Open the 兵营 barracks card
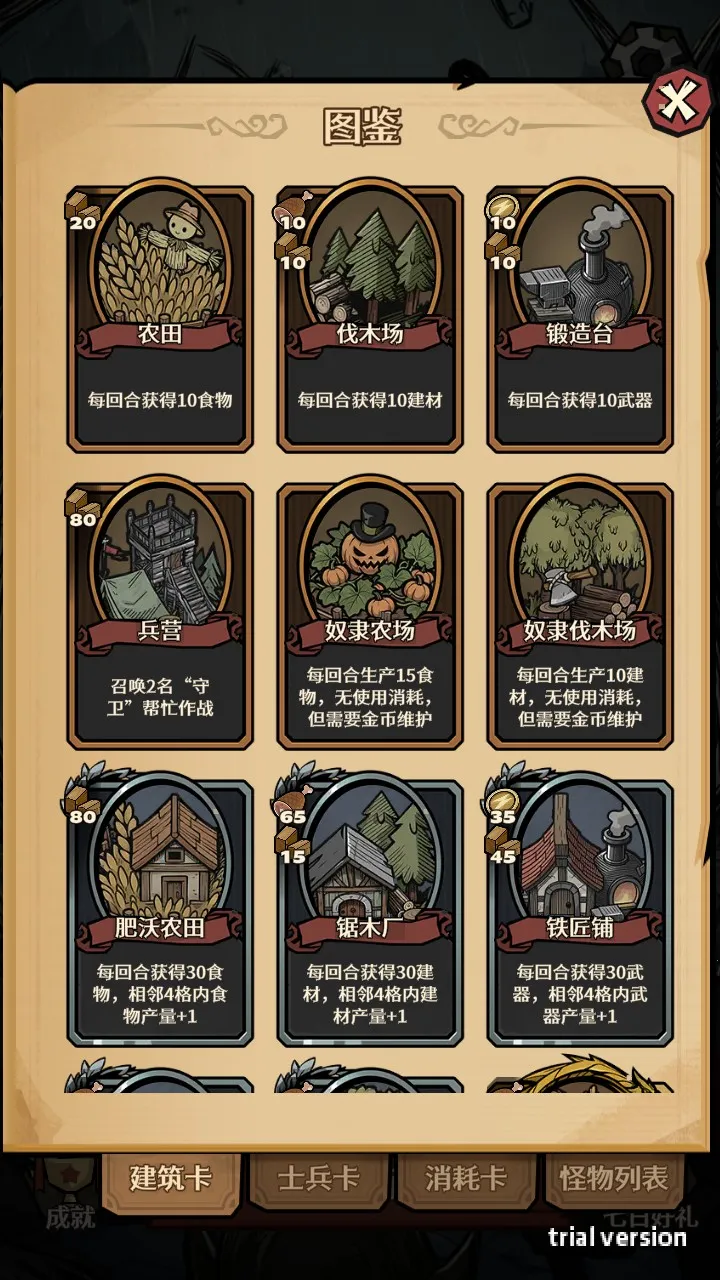 [160, 615]
